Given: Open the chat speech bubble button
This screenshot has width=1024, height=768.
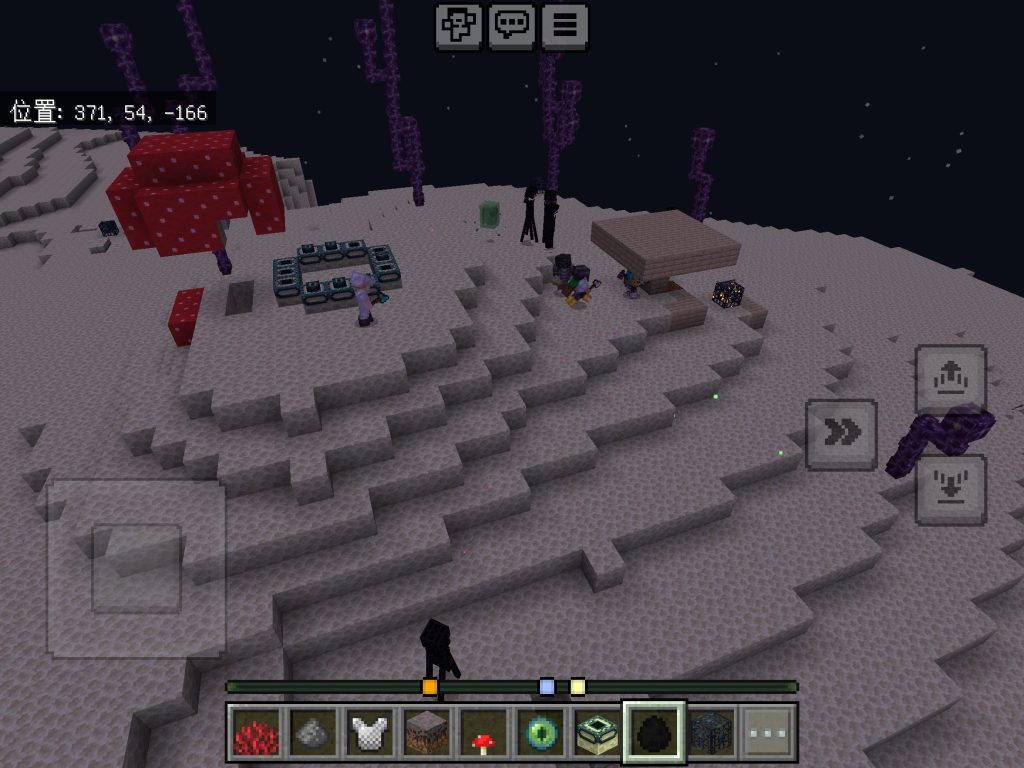Looking at the screenshot, I should click(x=512, y=26).
